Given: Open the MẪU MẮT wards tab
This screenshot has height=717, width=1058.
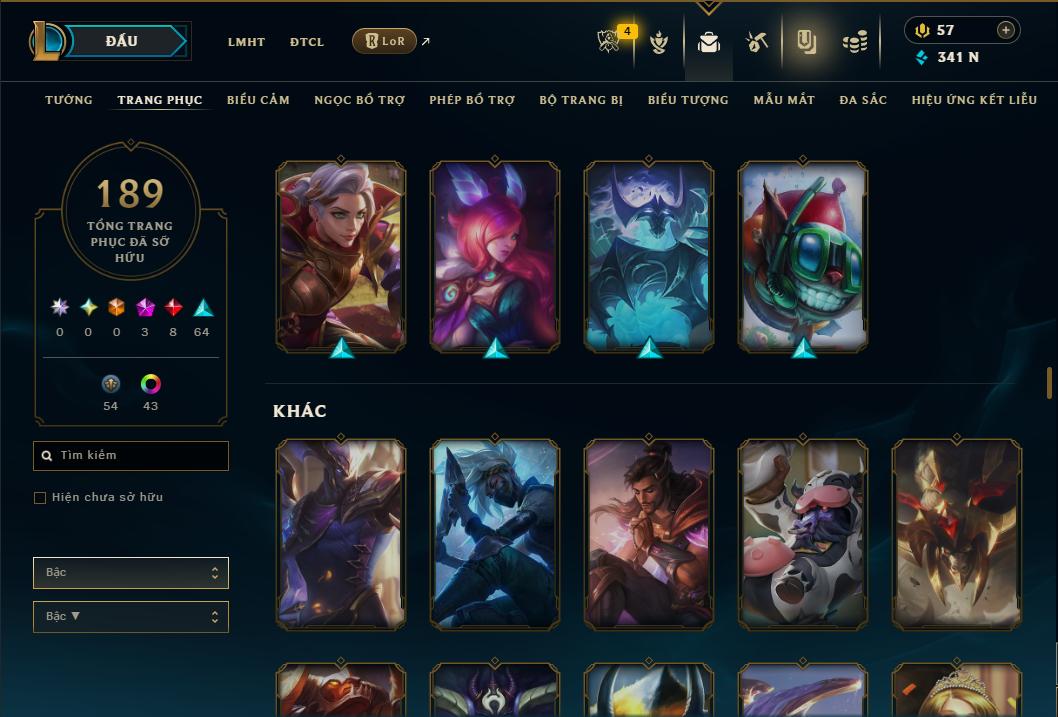Looking at the screenshot, I should point(784,100).
